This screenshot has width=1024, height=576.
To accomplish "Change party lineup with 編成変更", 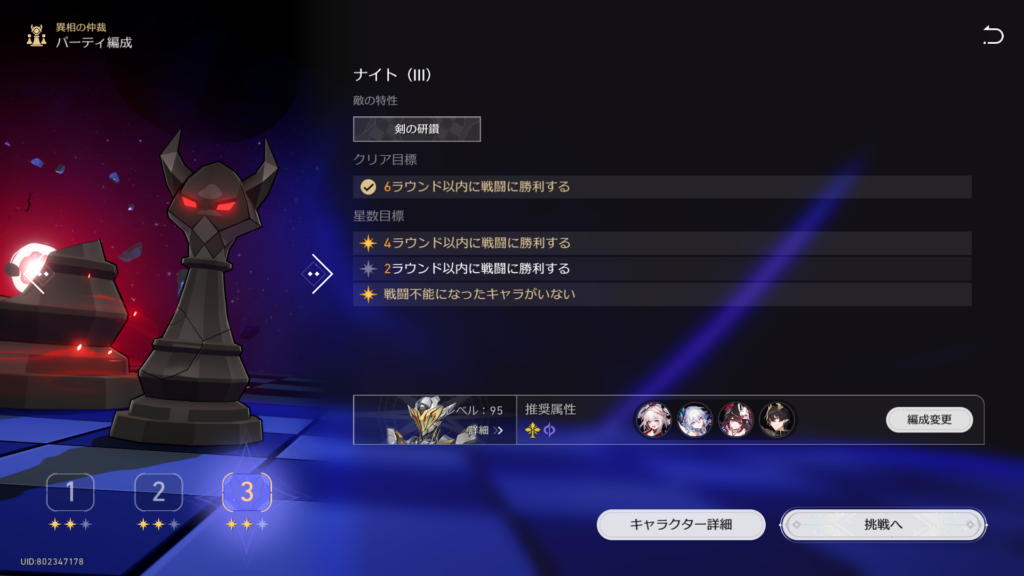I will point(929,420).
